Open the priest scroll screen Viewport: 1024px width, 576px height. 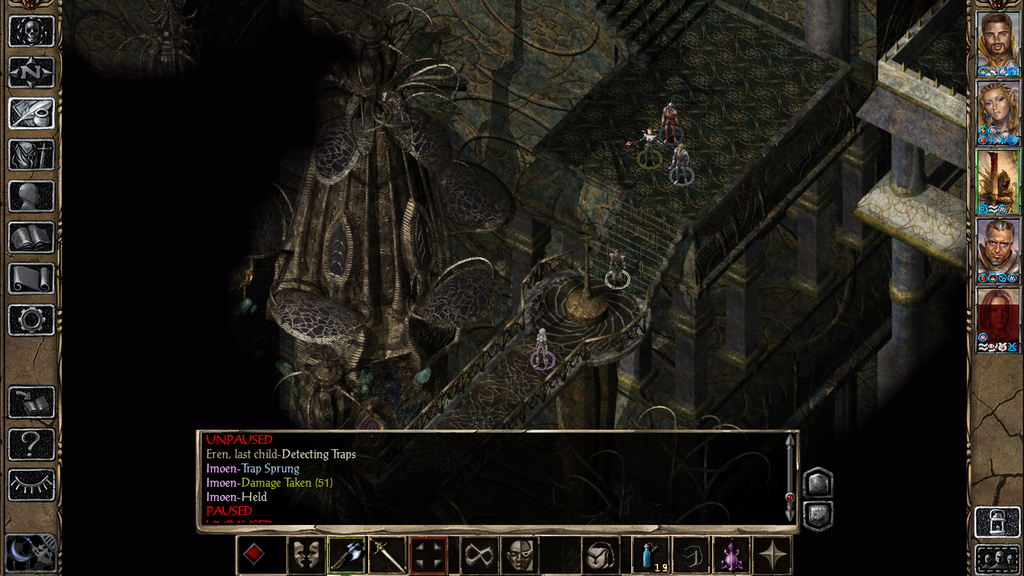pos(31,278)
